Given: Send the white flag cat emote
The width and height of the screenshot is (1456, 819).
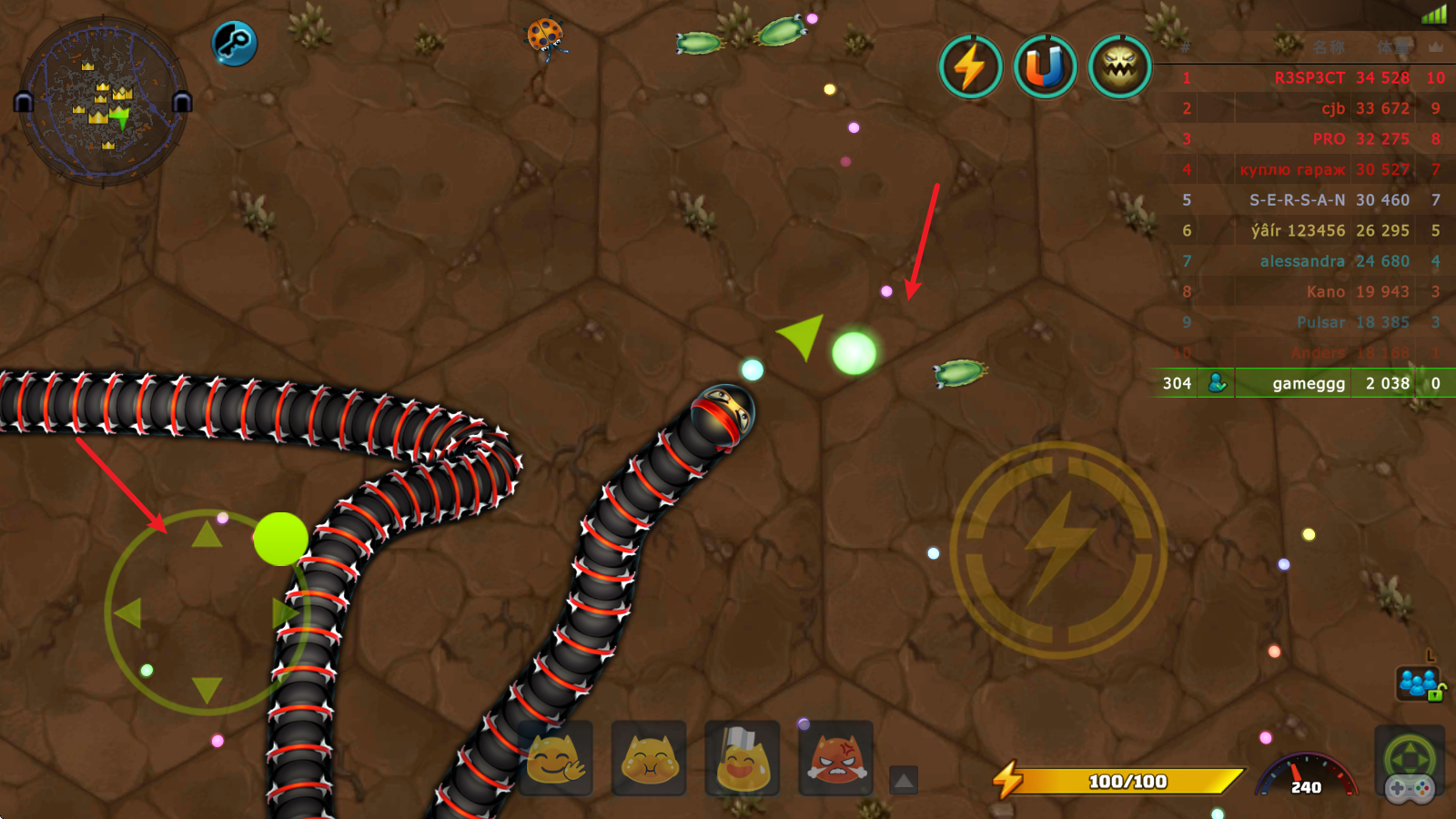Looking at the screenshot, I should [x=743, y=758].
